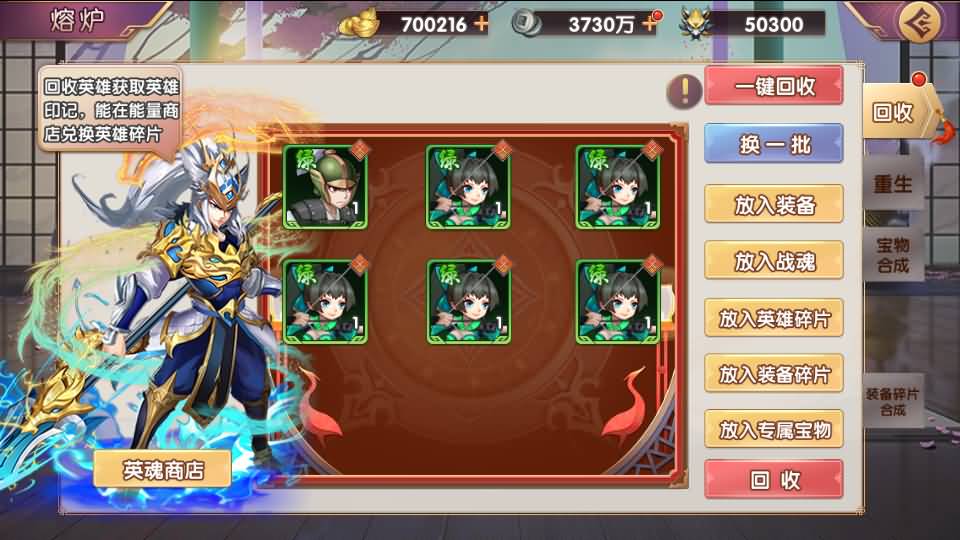This screenshot has width=960, height=540.
Task: Choose 放入专属宝物 button
Action: 774,430
